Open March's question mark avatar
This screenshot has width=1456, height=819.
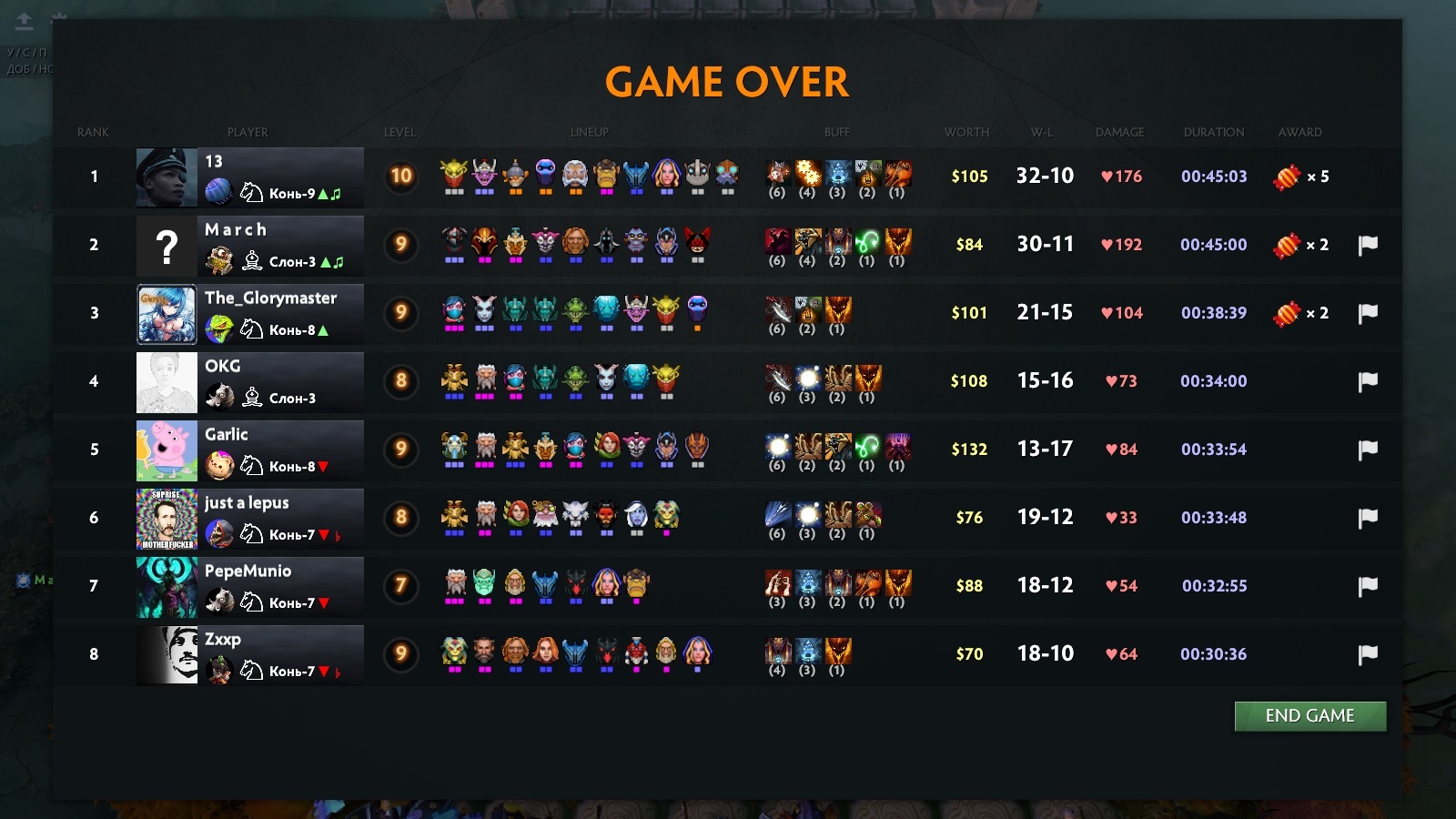(167, 246)
